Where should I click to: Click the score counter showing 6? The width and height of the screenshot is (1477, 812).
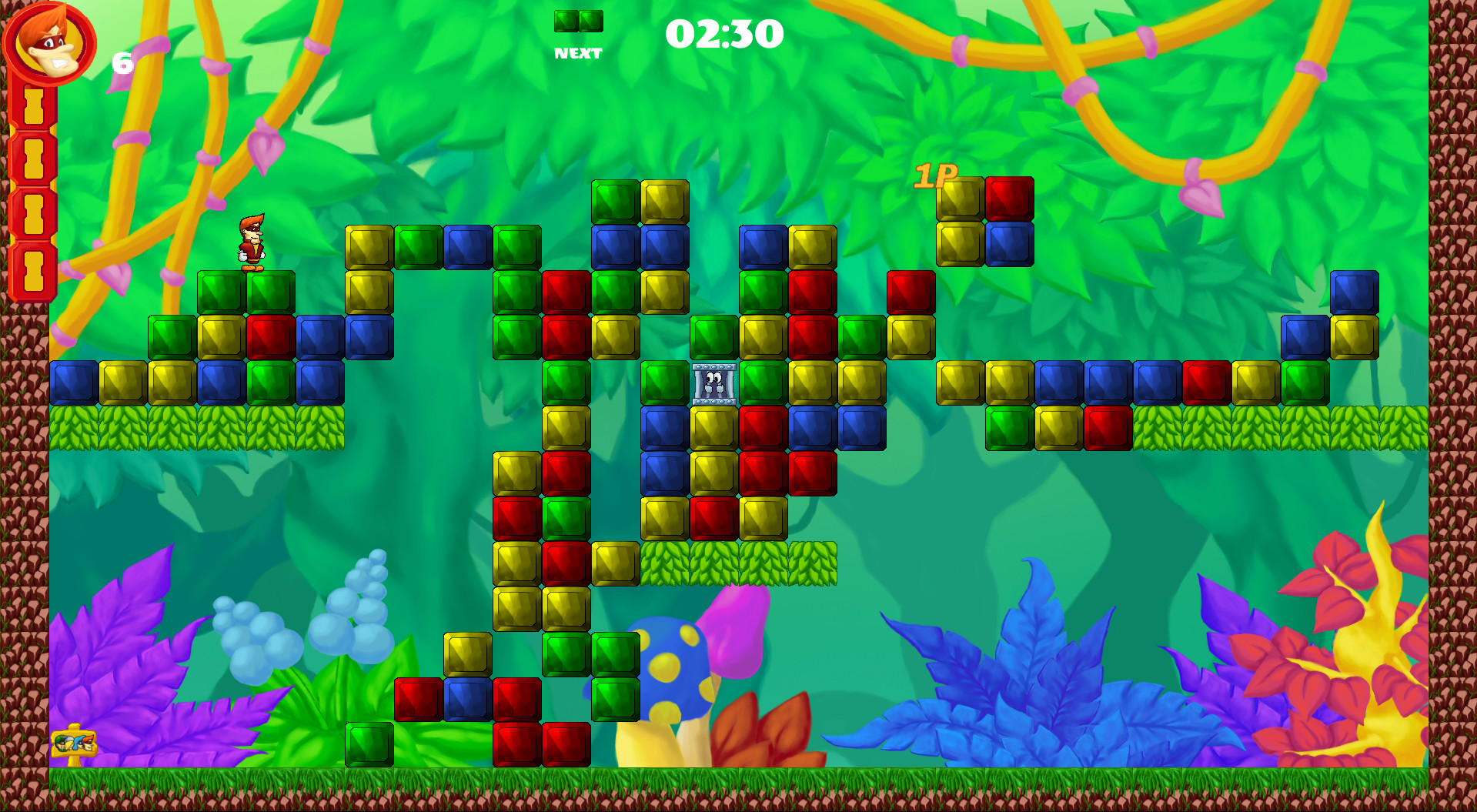tap(122, 63)
